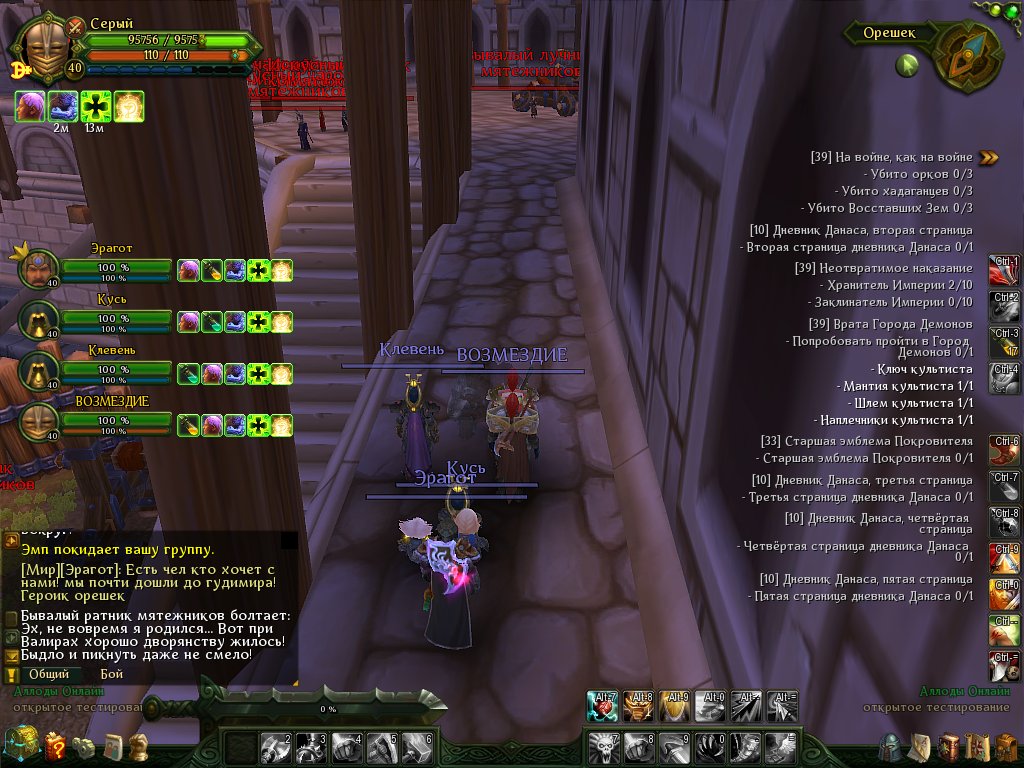Screen dimensions: 1024x768
Task: Activate the skull ability in slot 7
Action: 604,746
